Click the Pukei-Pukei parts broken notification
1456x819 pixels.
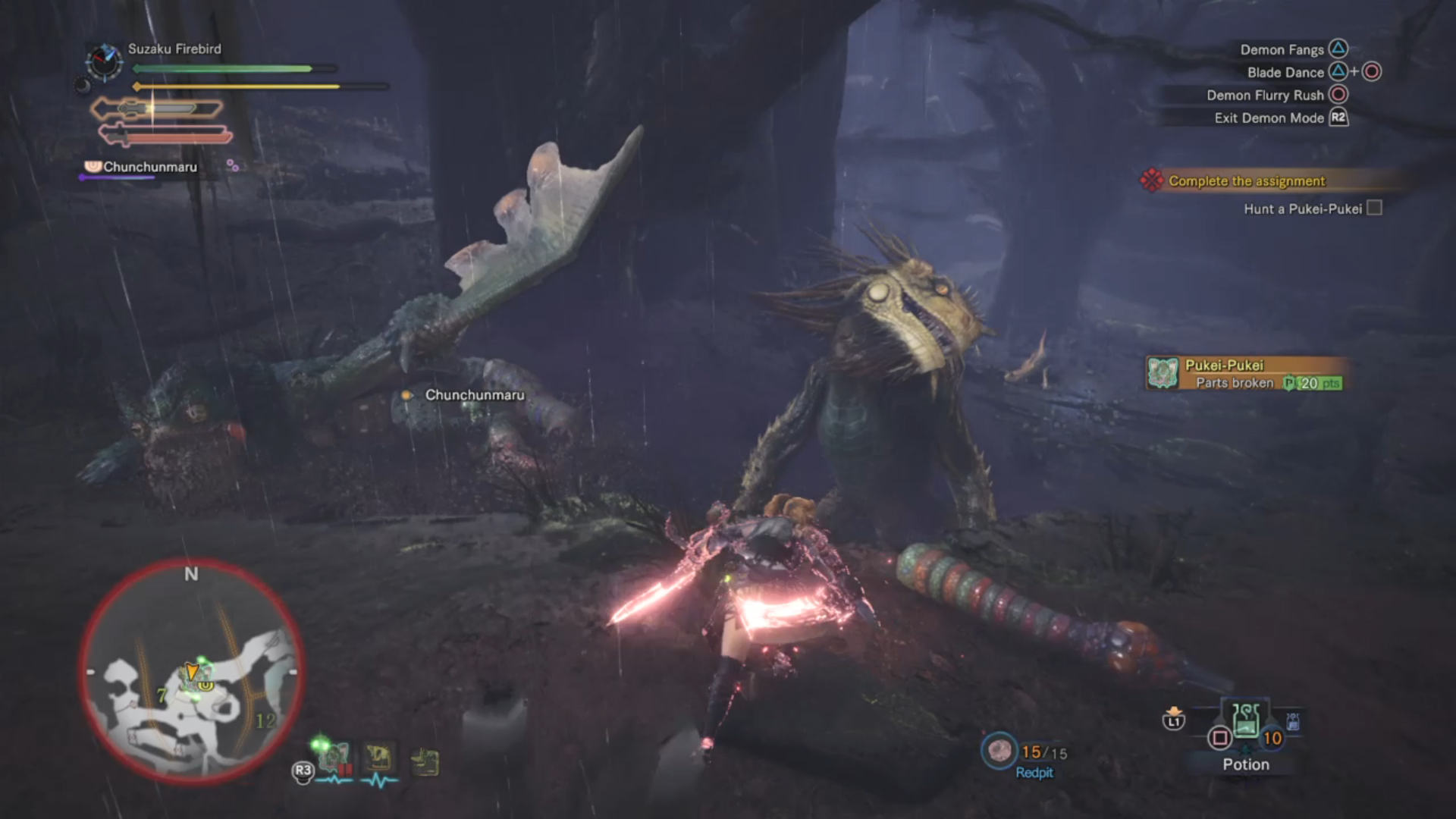click(1244, 374)
